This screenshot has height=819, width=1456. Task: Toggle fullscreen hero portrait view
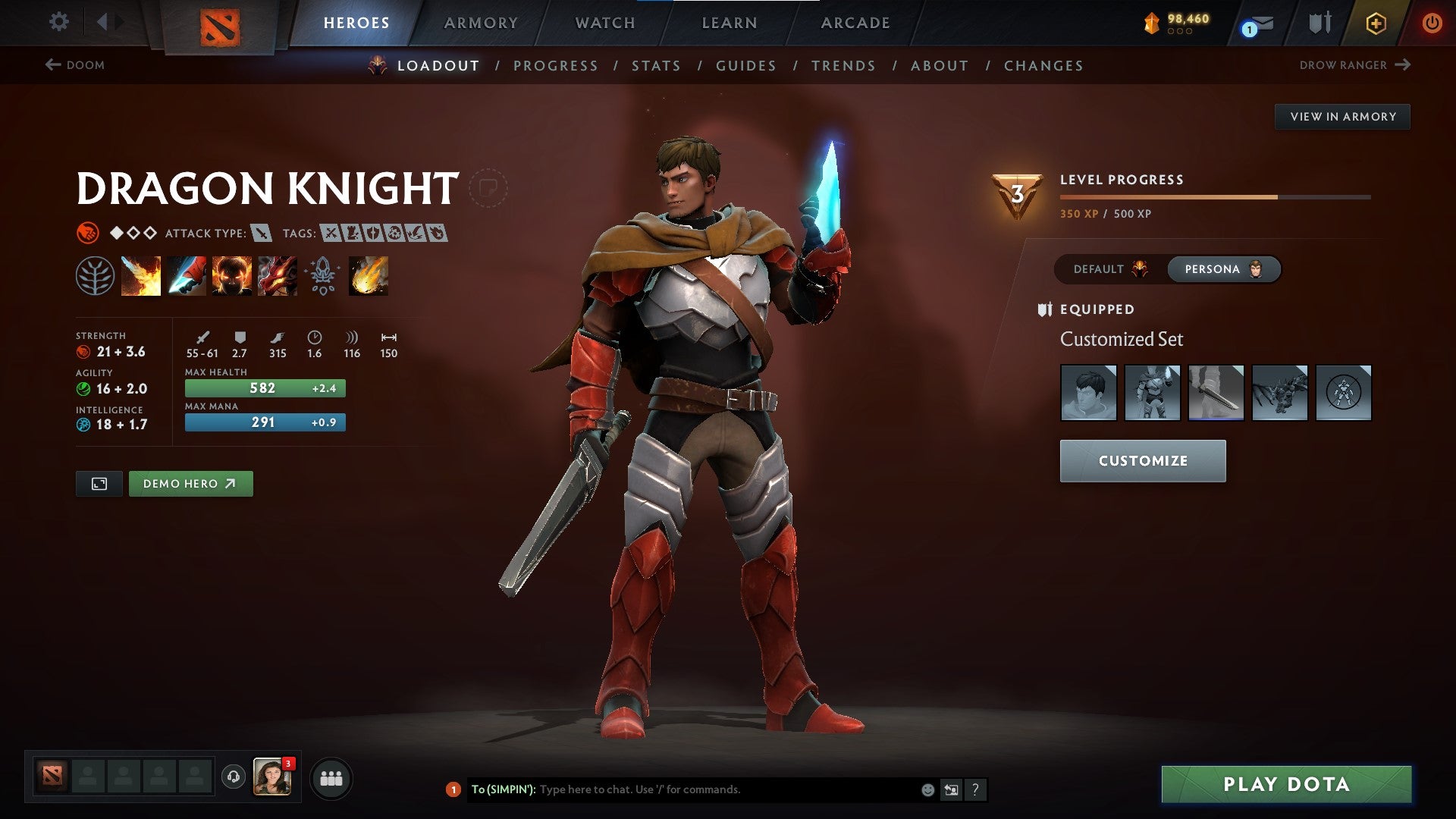coord(99,483)
